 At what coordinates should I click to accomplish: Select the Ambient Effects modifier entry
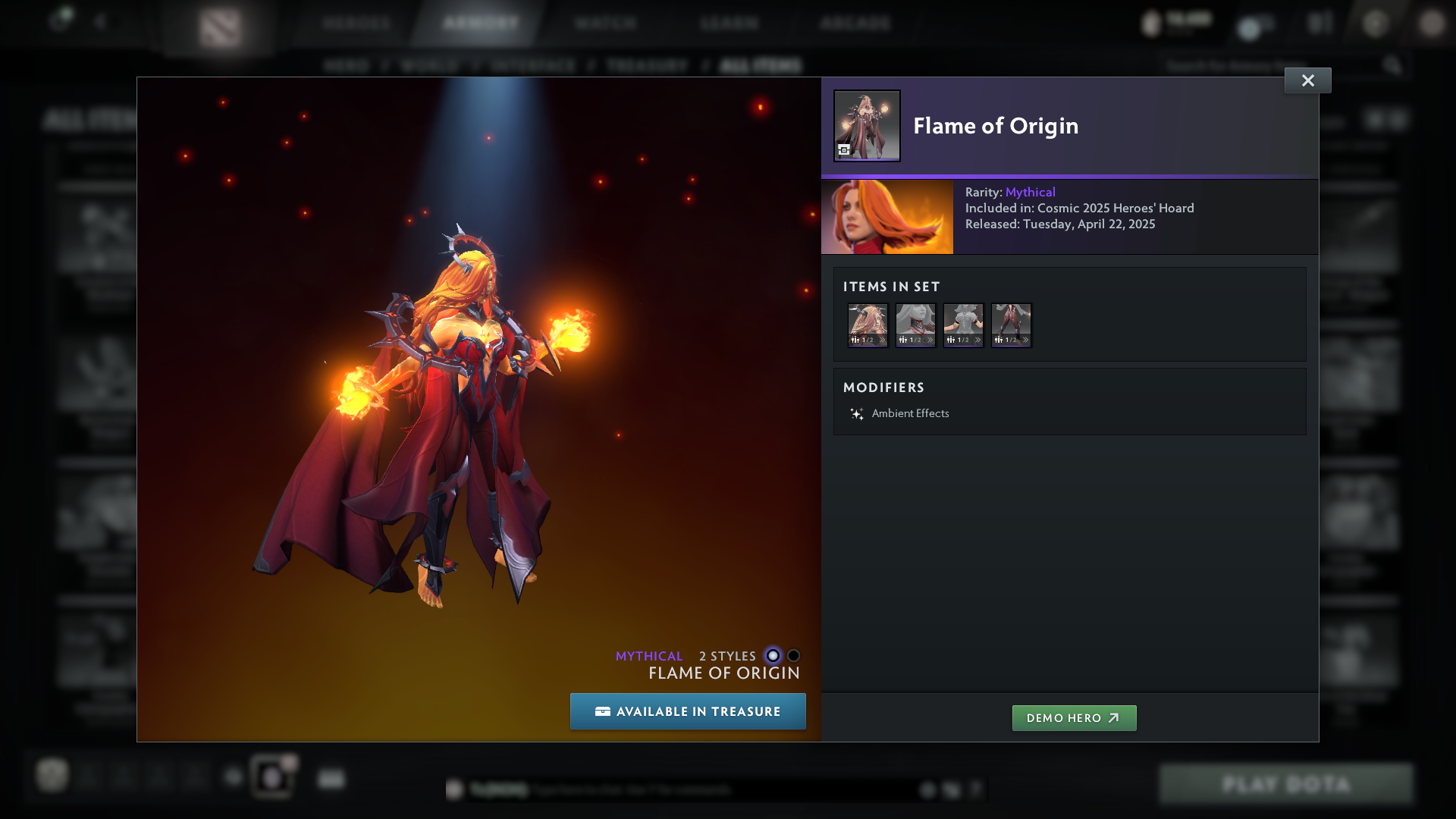coord(910,413)
